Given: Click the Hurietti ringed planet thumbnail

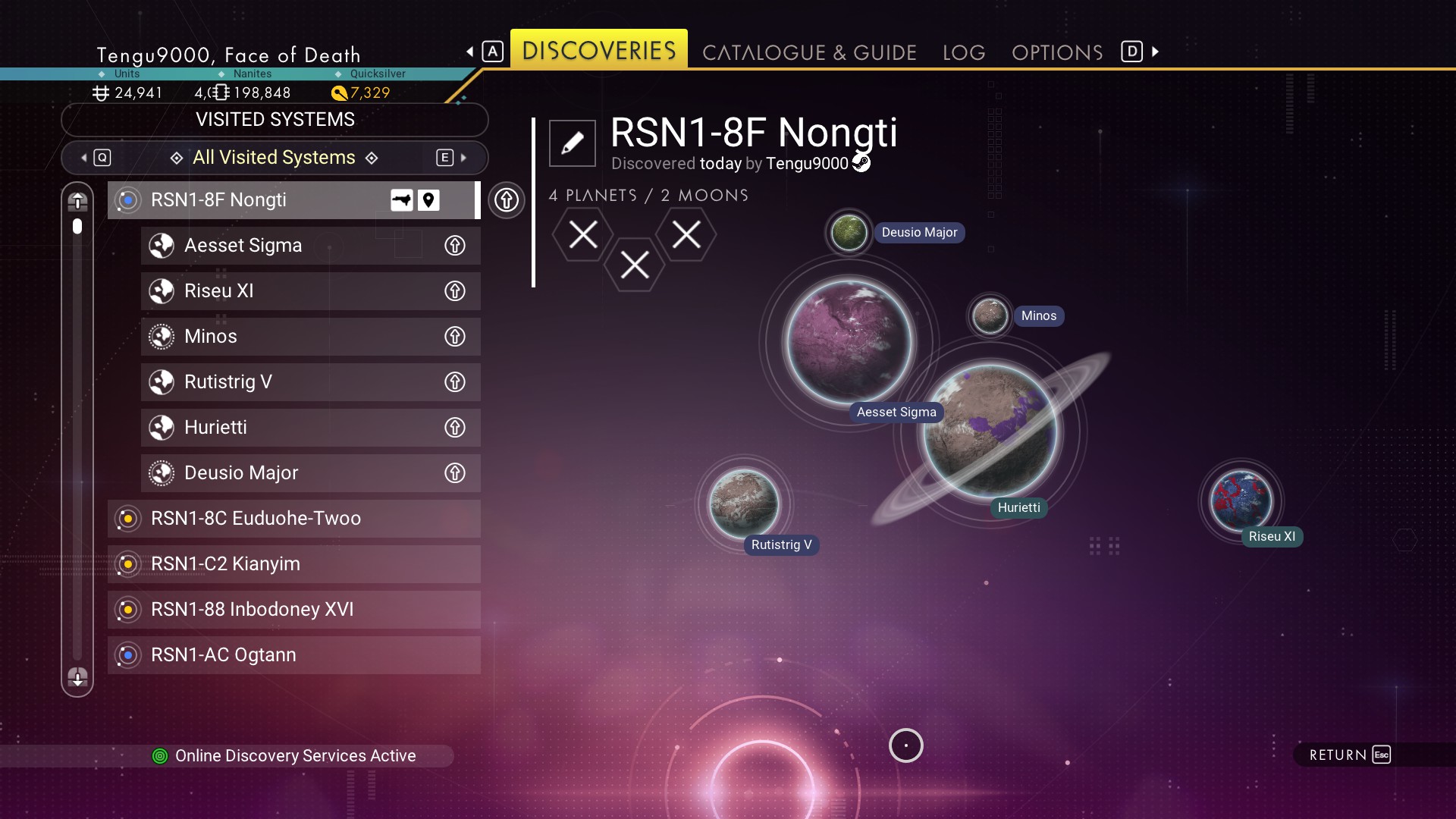Looking at the screenshot, I should (x=990, y=431).
